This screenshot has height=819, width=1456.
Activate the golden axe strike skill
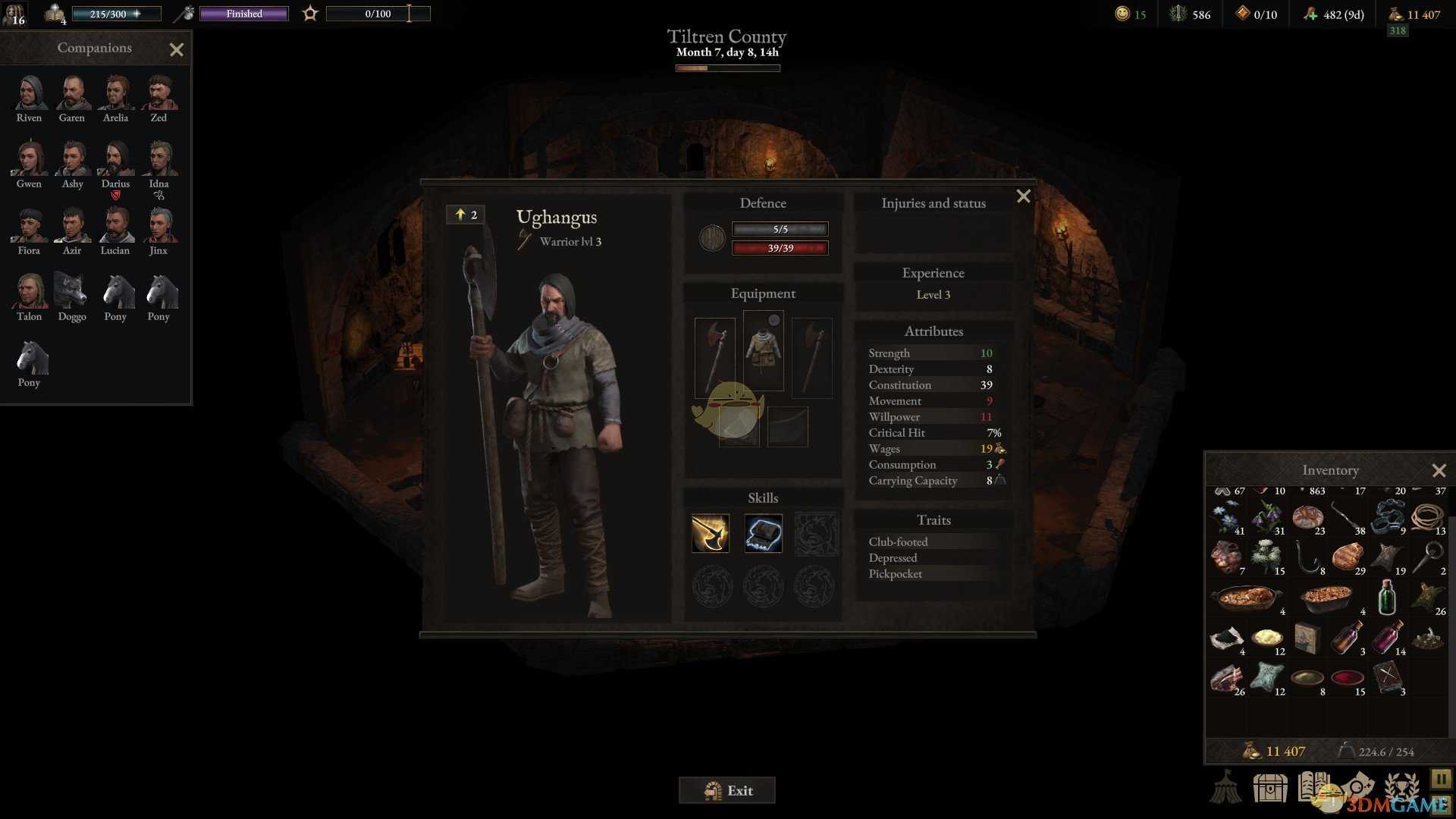pyautogui.click(x=711, y=532)
